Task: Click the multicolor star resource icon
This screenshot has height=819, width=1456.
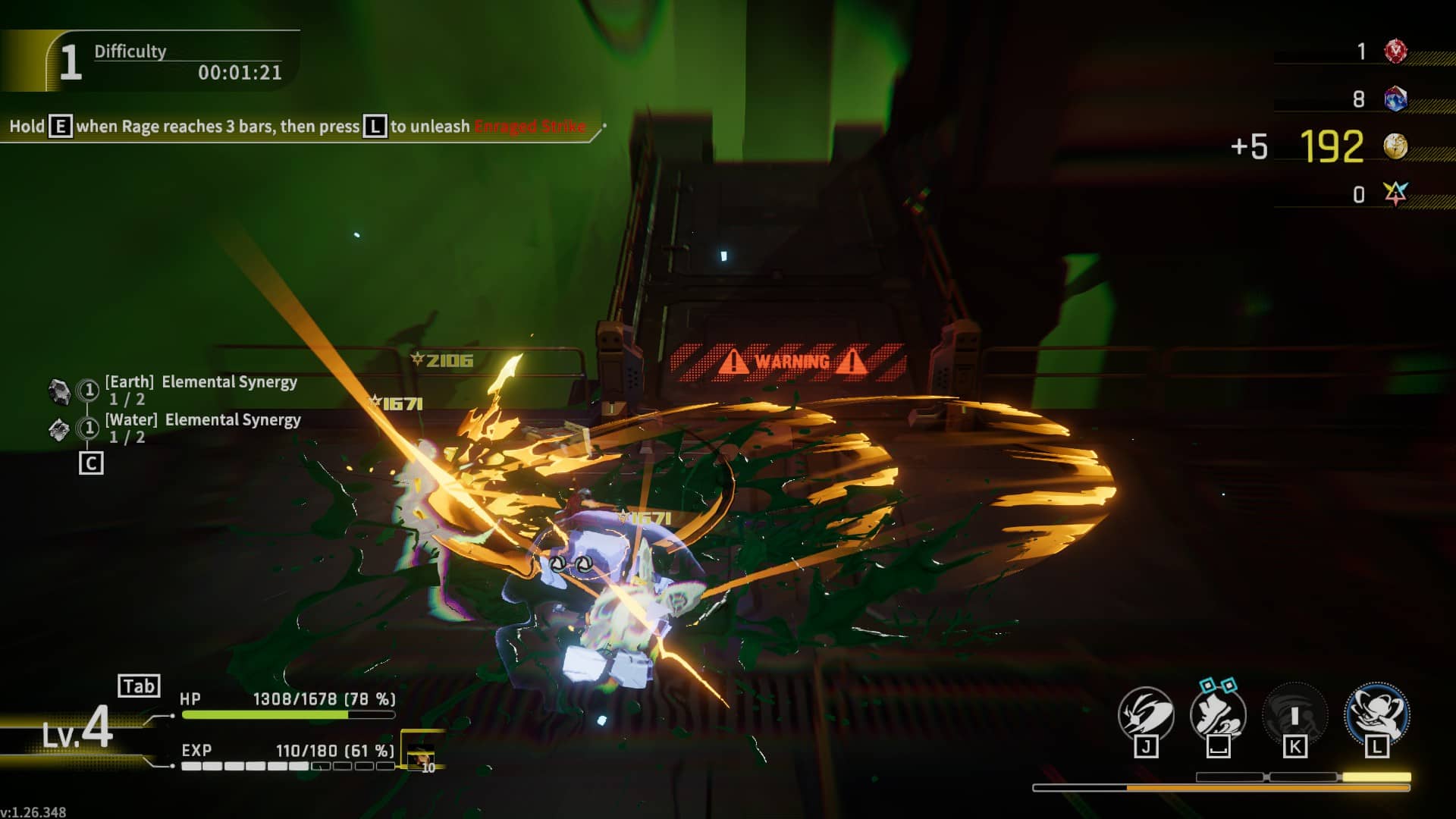Action: [x=1395, y=194]
